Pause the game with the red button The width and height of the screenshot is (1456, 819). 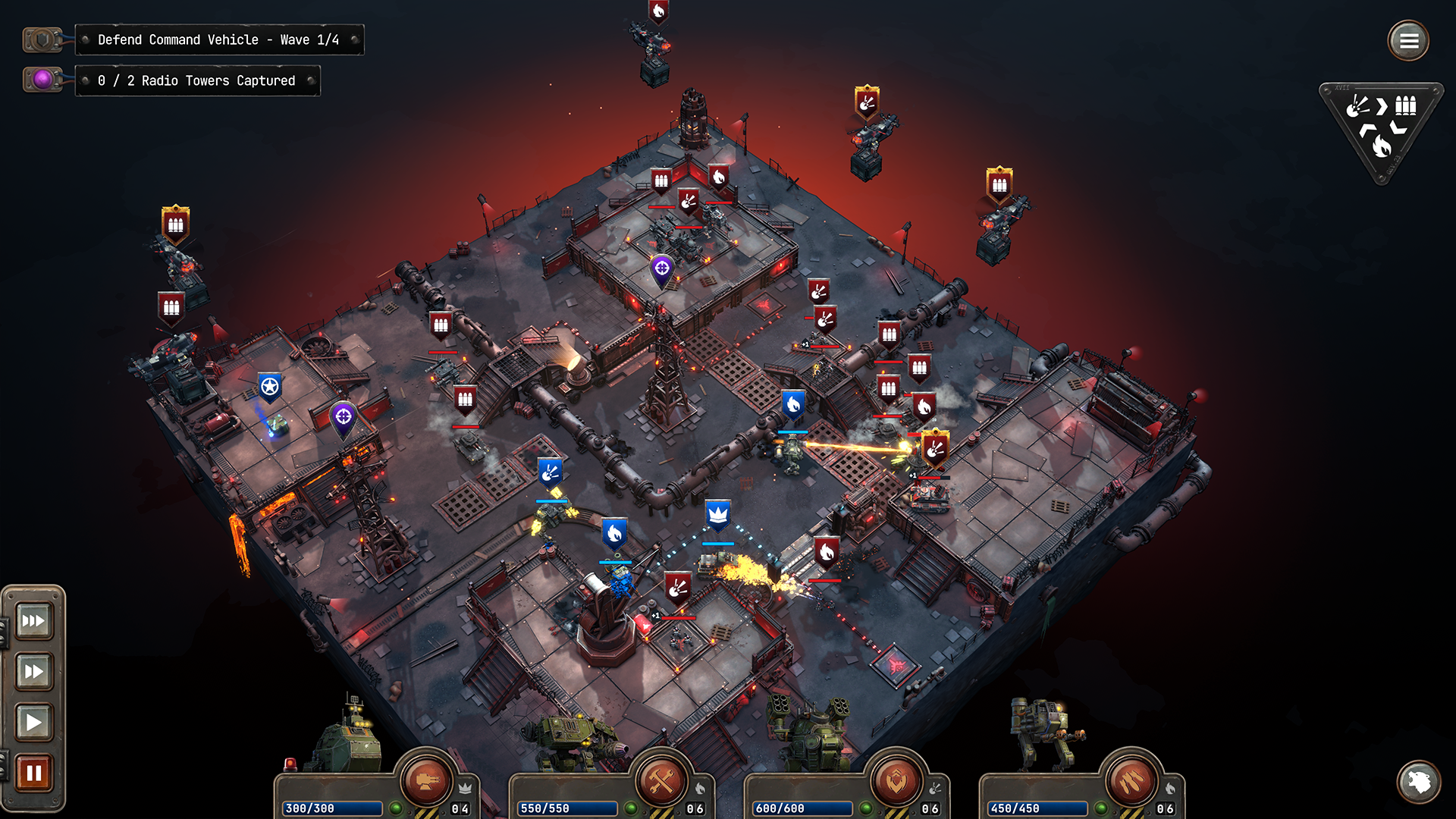(33, 773)
